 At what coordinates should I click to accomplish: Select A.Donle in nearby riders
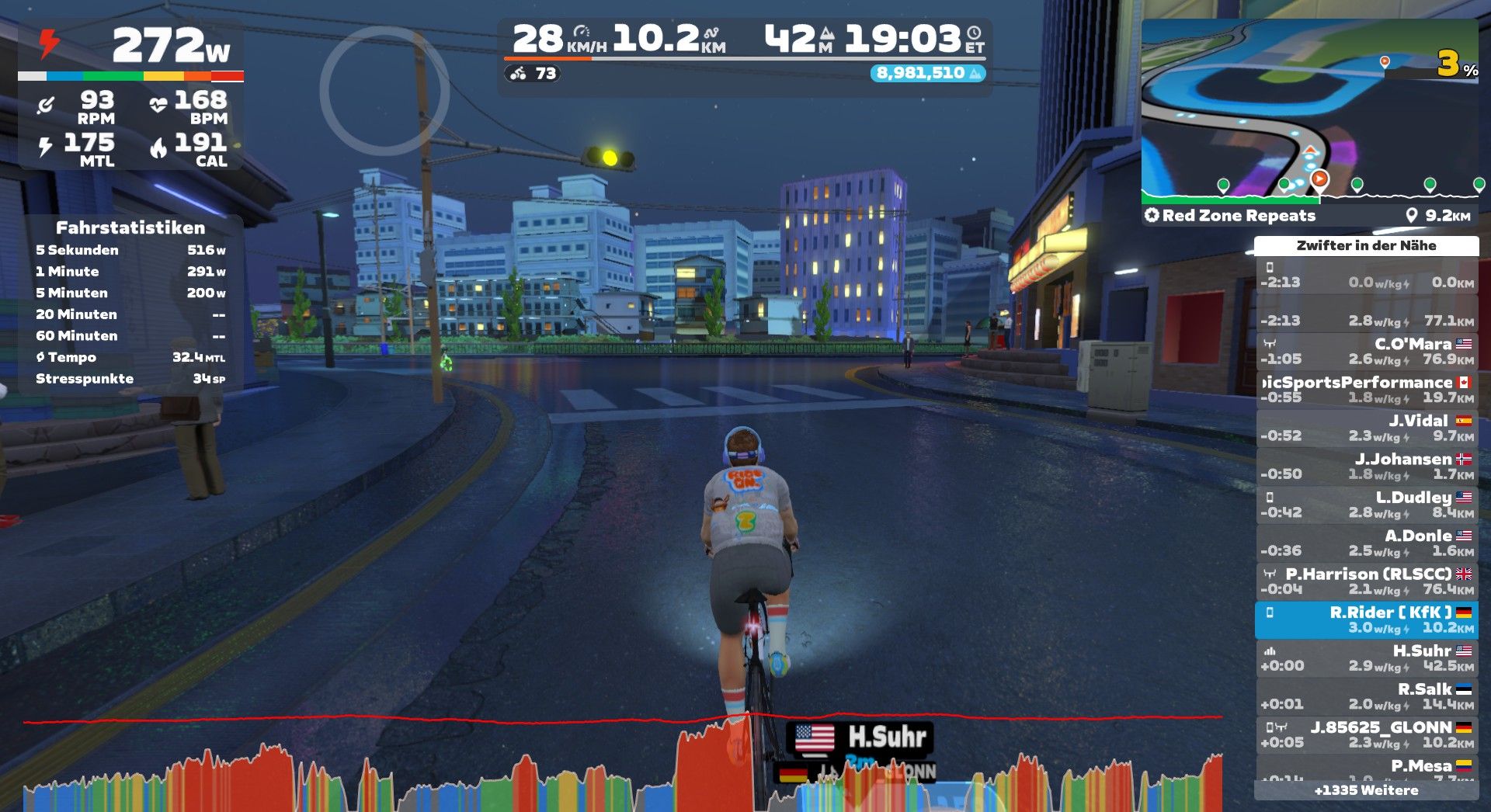tap(1367, 543)
